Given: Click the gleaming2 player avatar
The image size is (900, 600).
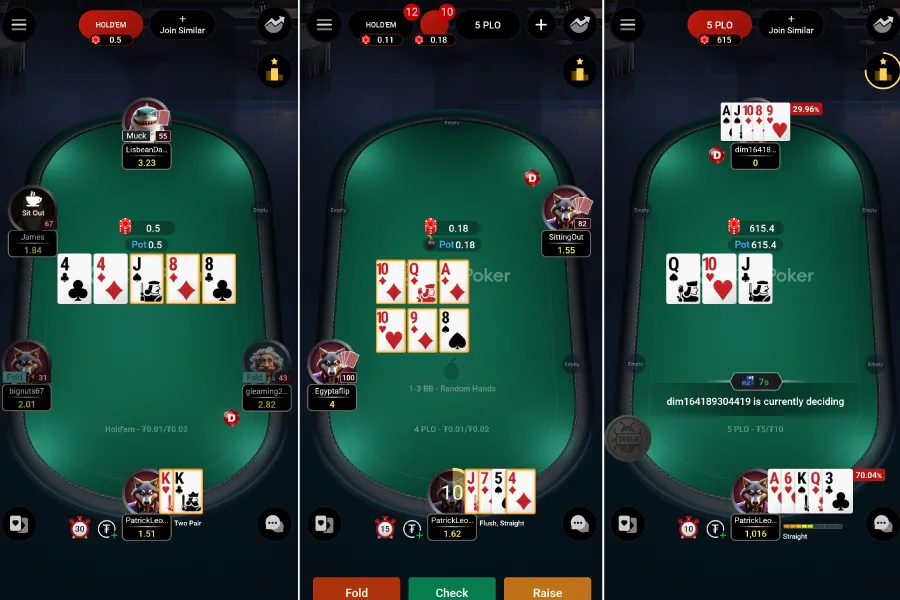Looking at the screenshot, I should click(266, 362).
